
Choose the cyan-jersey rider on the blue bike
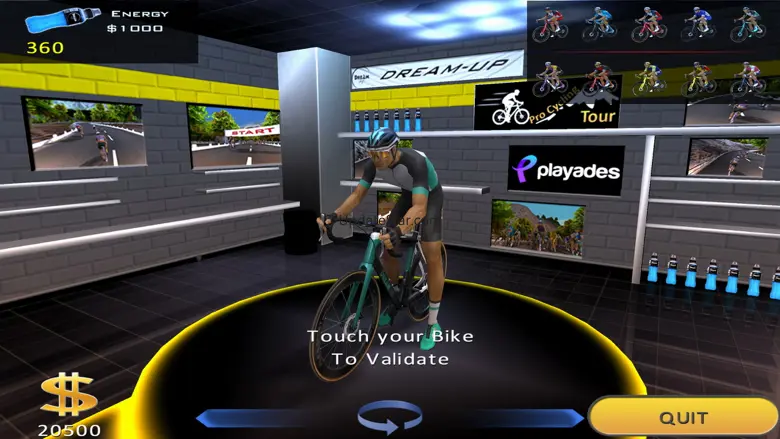tap(600, 24)
